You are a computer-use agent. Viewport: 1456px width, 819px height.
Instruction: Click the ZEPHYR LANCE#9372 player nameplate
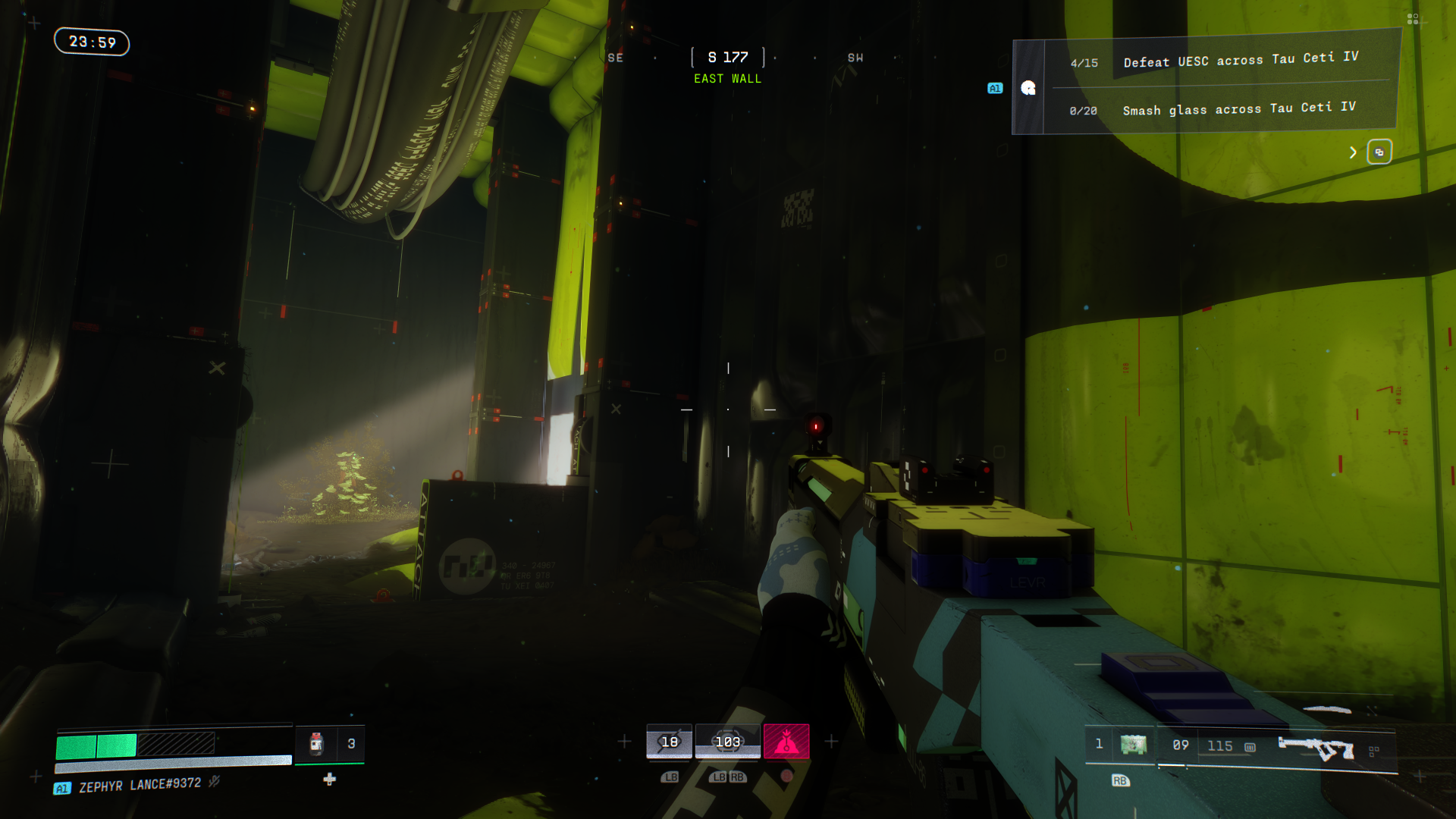coord(140,785)
